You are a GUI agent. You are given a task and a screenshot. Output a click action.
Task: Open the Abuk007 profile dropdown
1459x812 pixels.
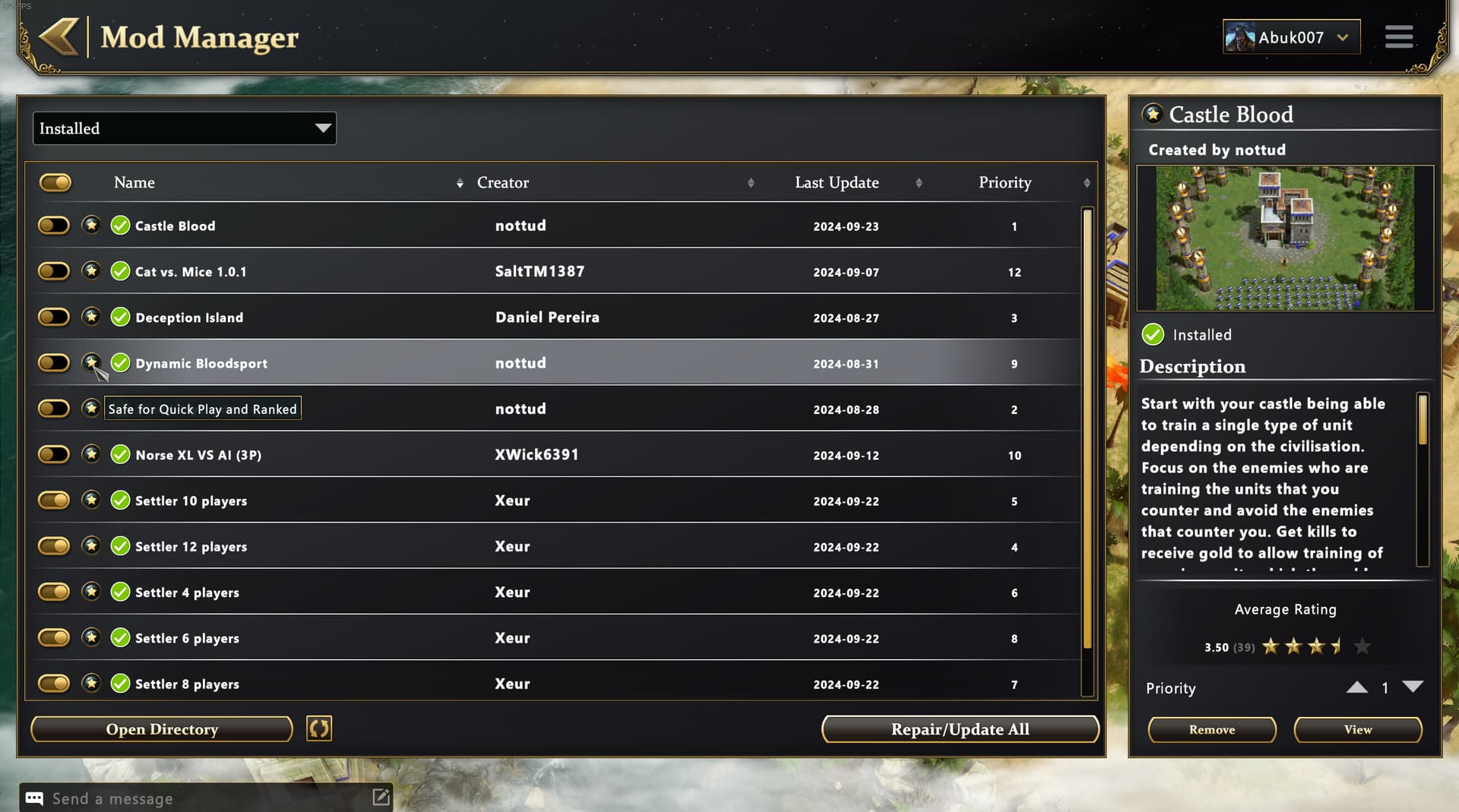pos(1290,37)
